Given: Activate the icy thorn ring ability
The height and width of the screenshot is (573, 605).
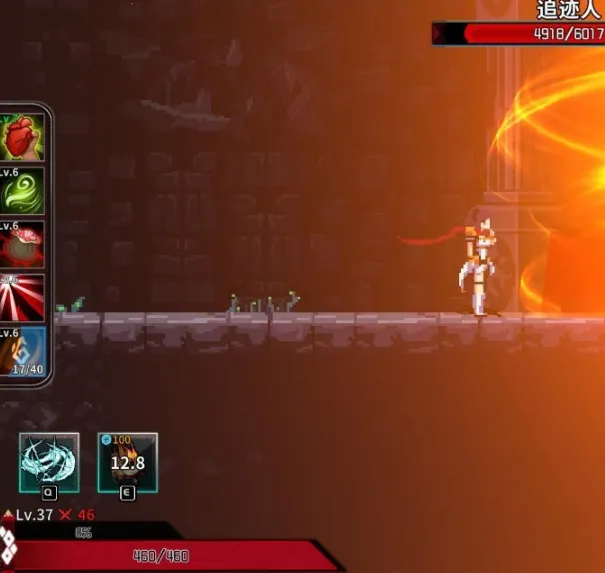Looking at the screenshot, I should tap(49, 462).
